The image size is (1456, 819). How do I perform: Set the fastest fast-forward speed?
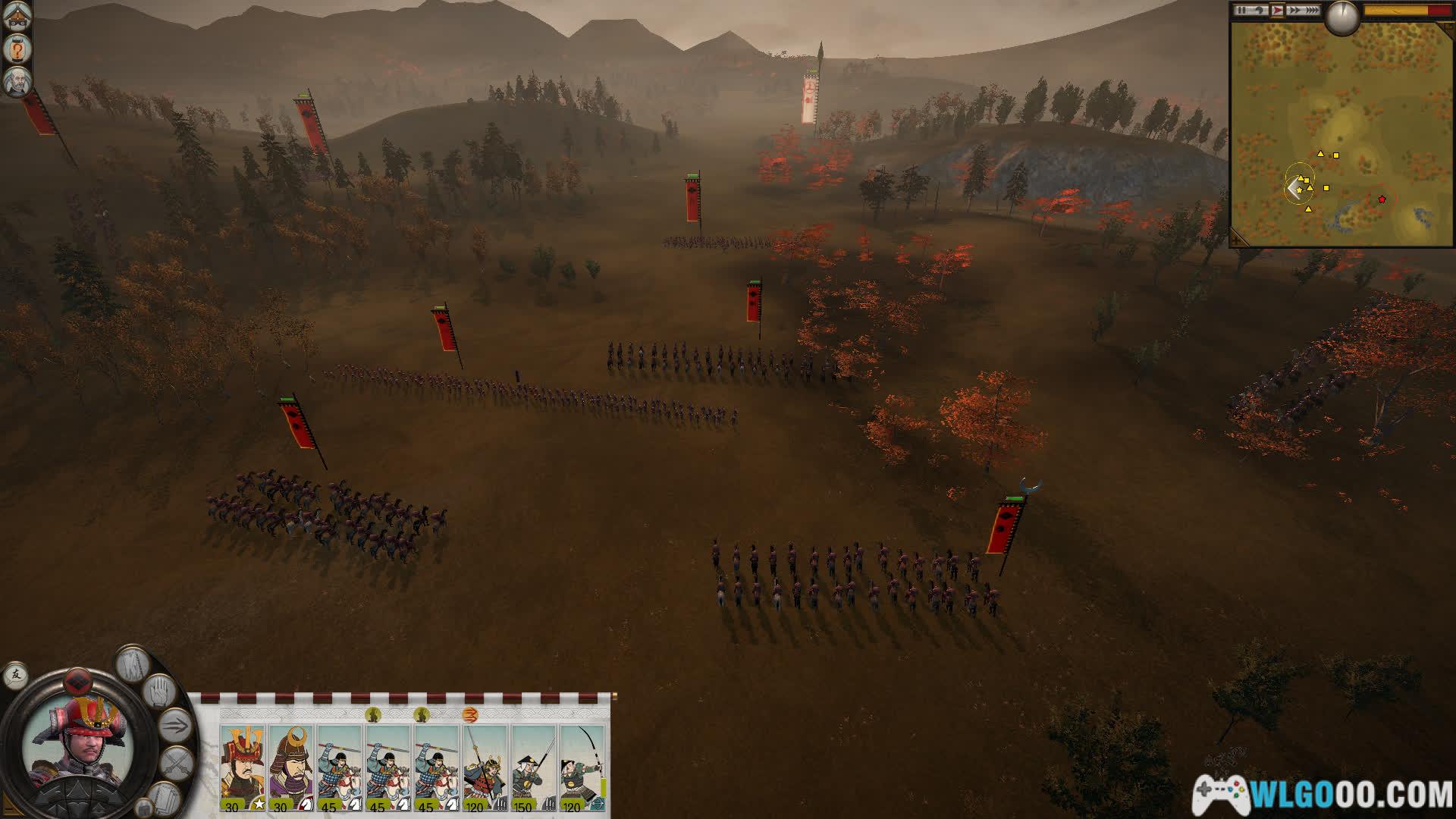click(1313, 11)
